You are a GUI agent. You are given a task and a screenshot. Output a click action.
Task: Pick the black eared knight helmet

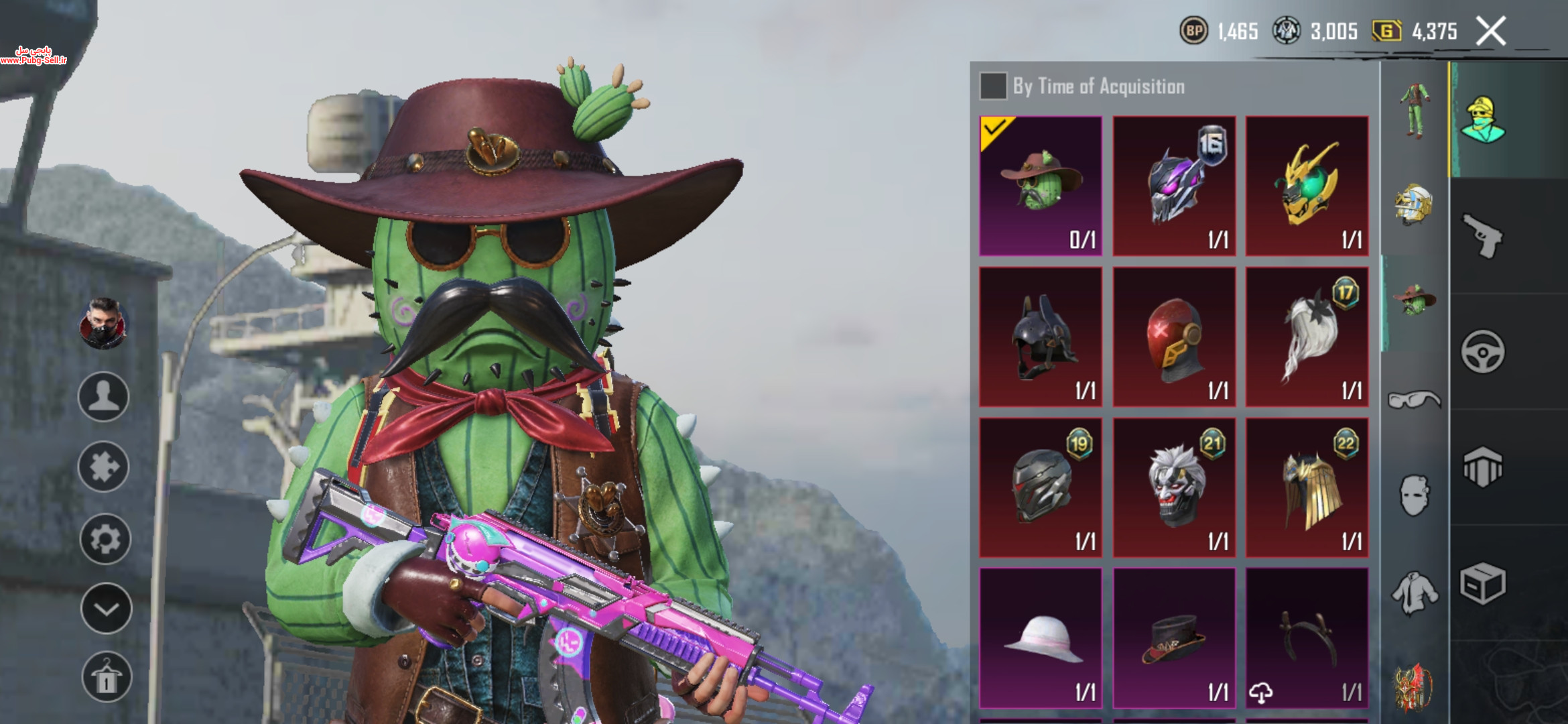pos(1041,337)
